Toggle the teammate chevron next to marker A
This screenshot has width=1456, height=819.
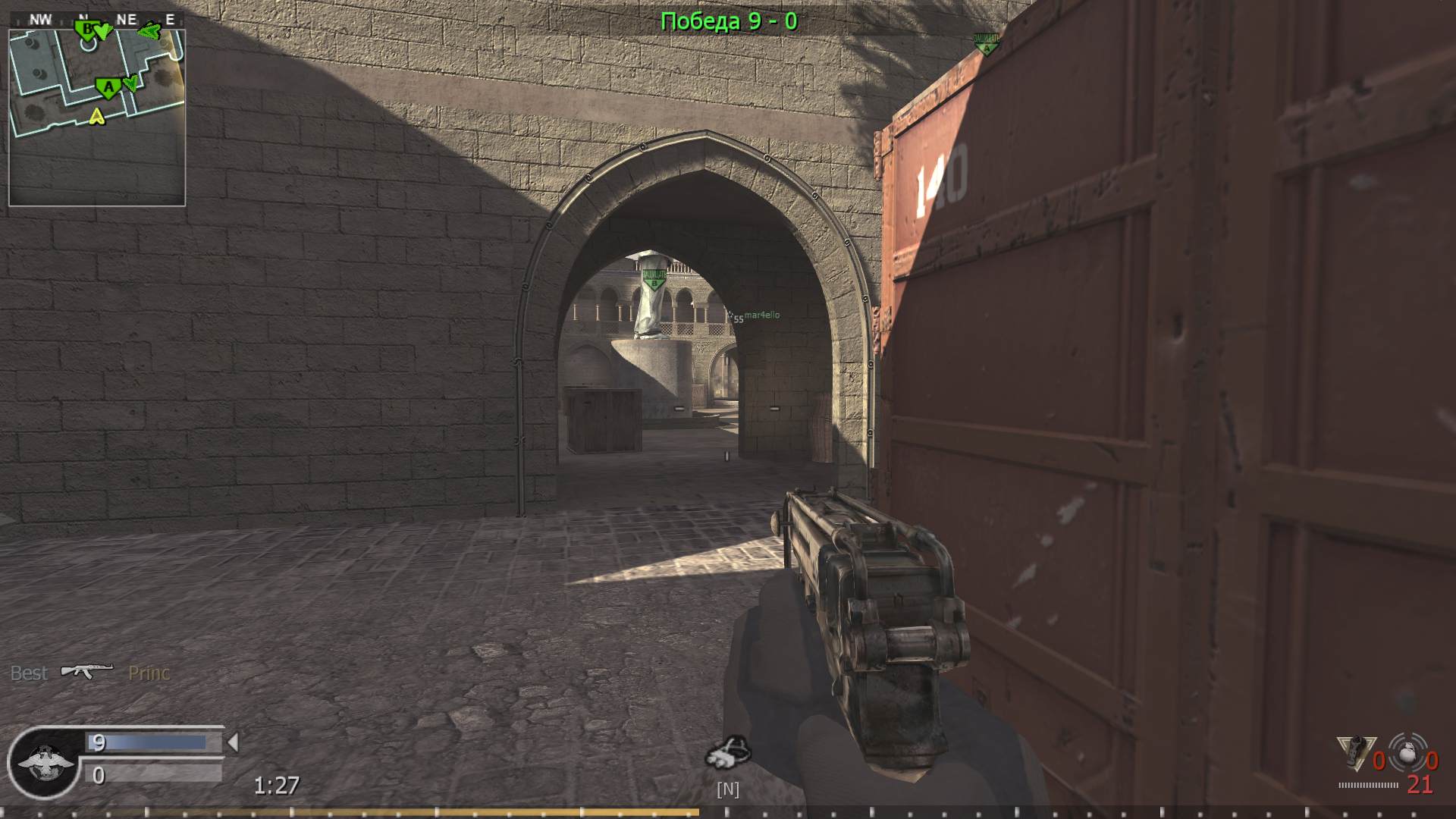pyautogui.click(x=132, y=83)
